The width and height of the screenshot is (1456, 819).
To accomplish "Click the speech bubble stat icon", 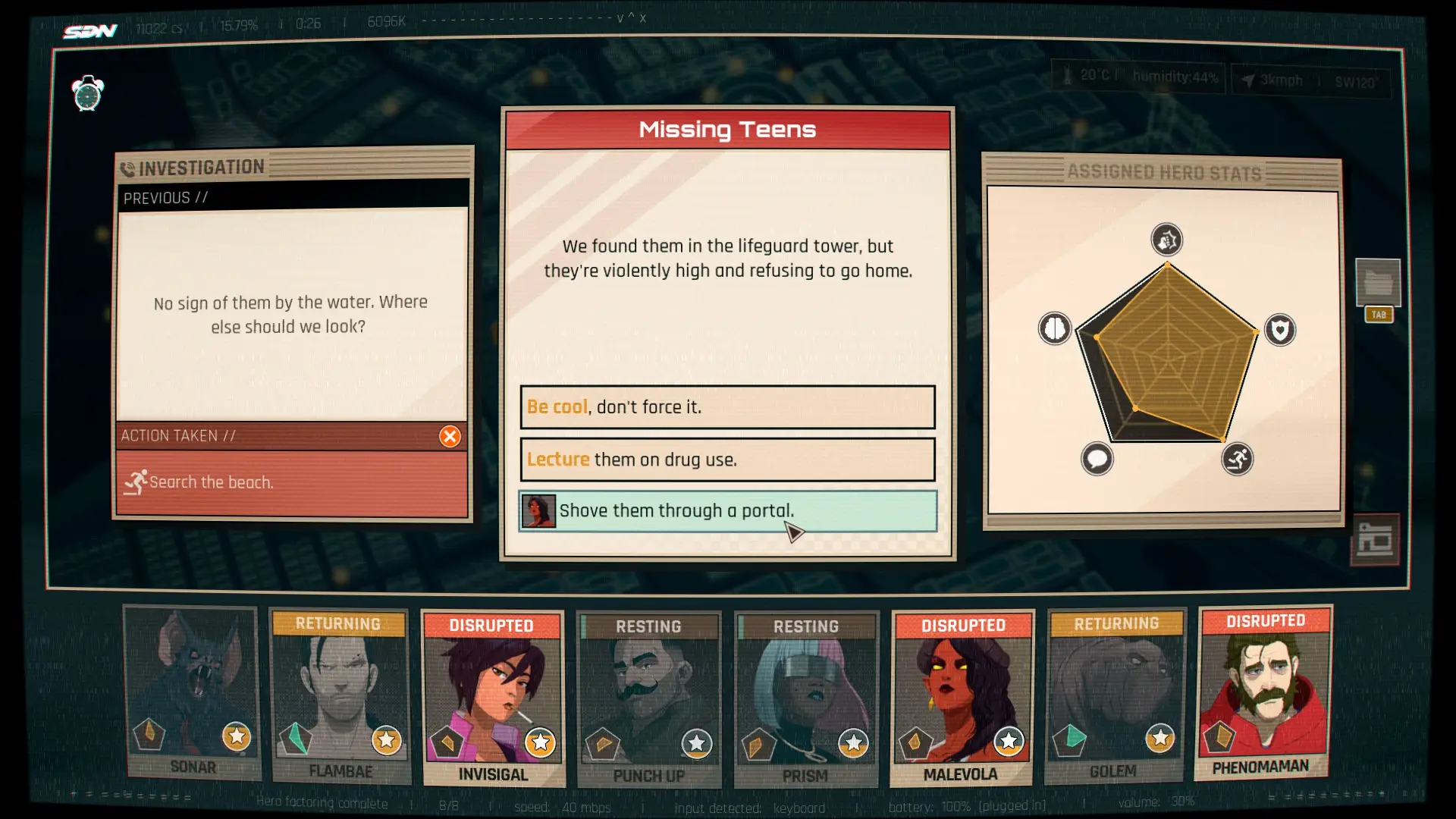I will coord(1097,459).
